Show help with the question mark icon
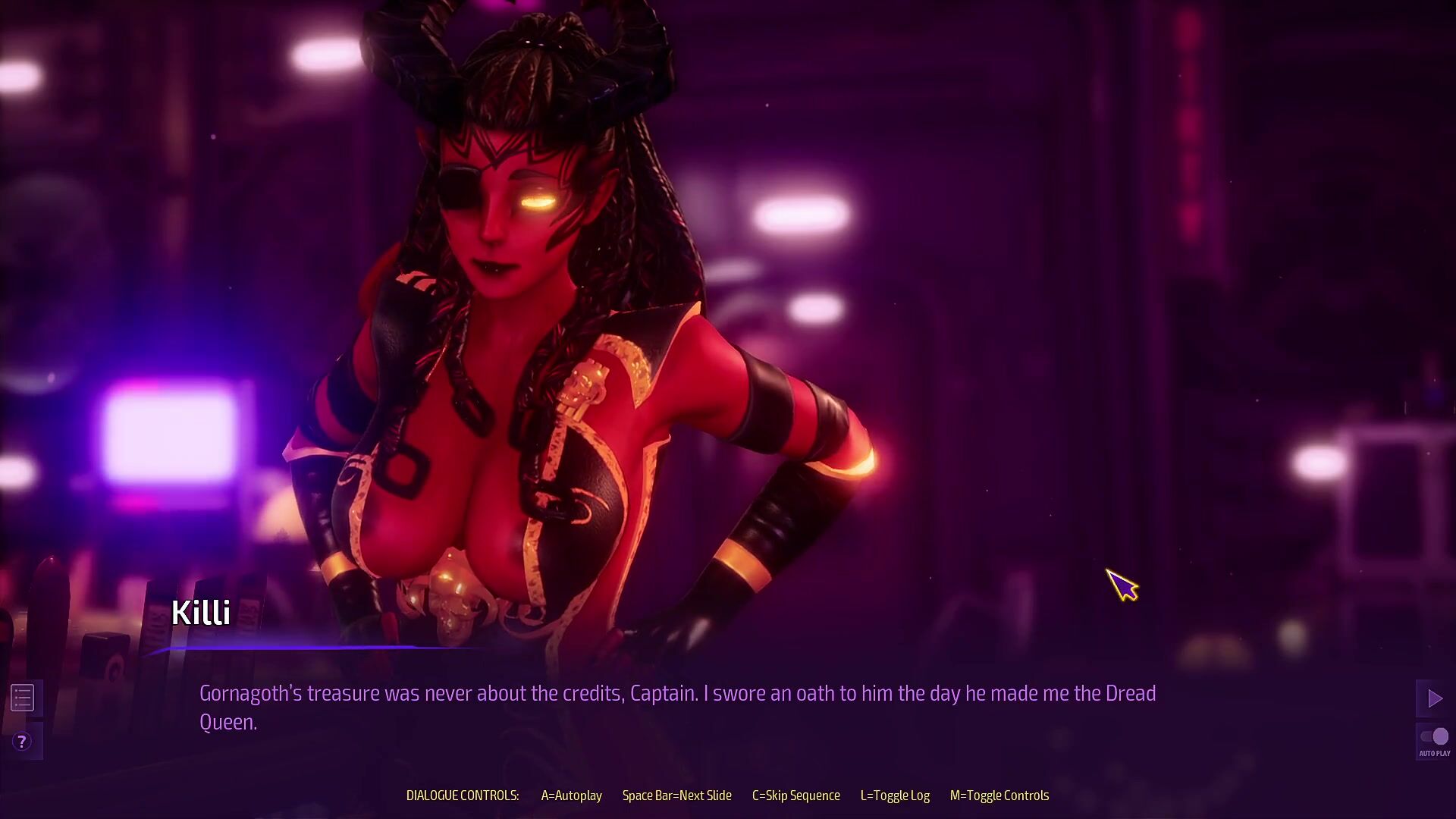 click(x=22, y=742)
